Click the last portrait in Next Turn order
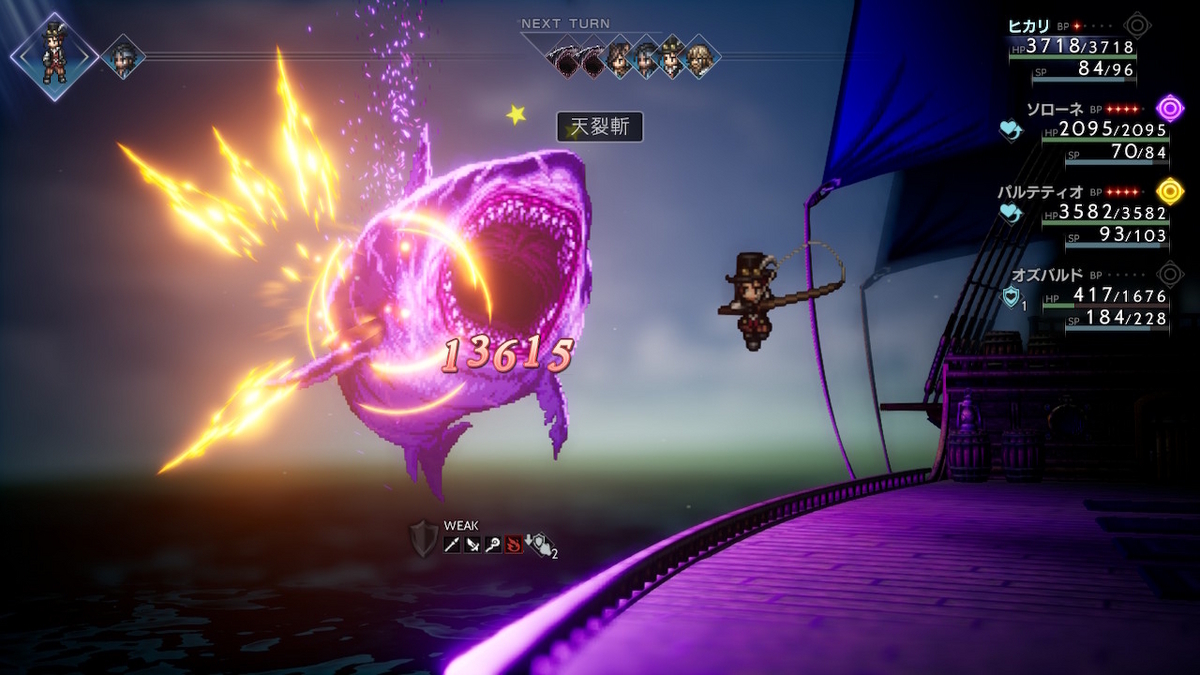 pos(702,57)
